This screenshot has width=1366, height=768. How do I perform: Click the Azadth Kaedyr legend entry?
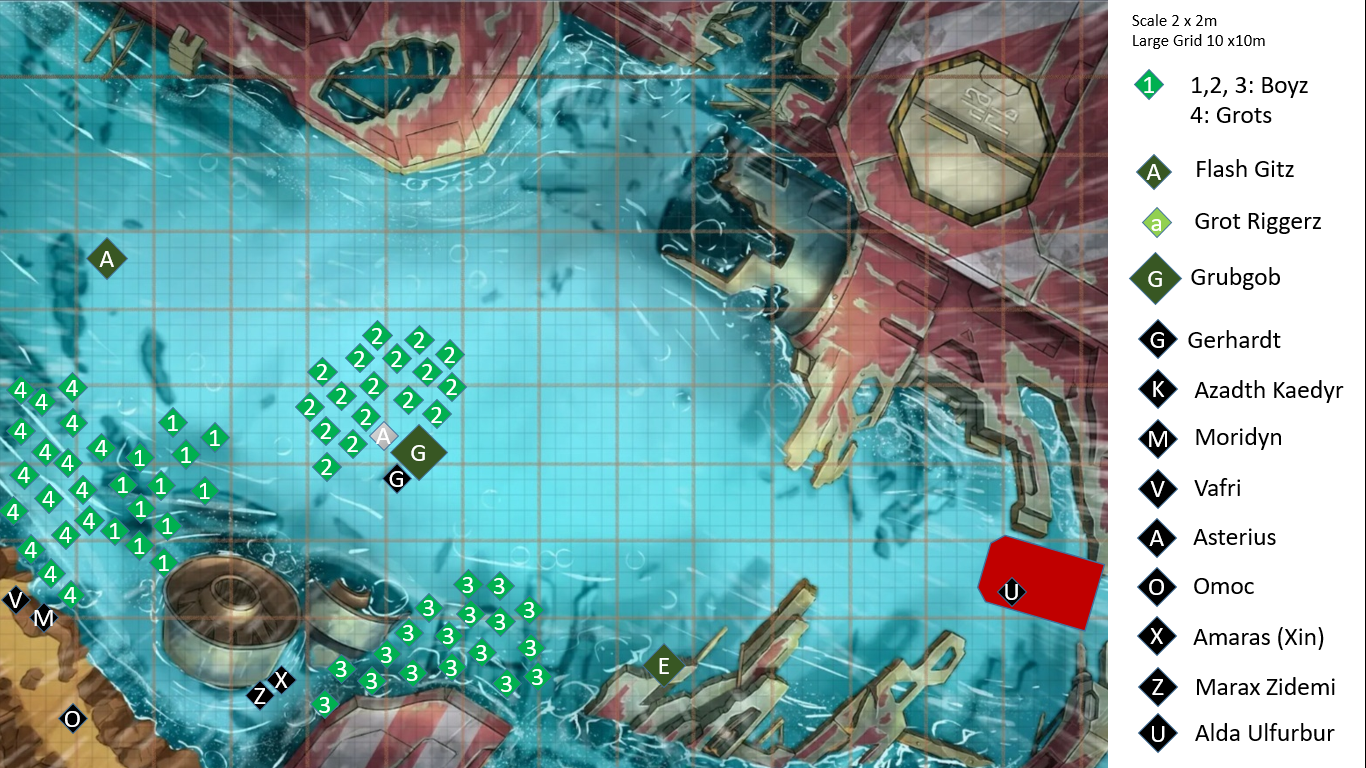pos(1267,390)
